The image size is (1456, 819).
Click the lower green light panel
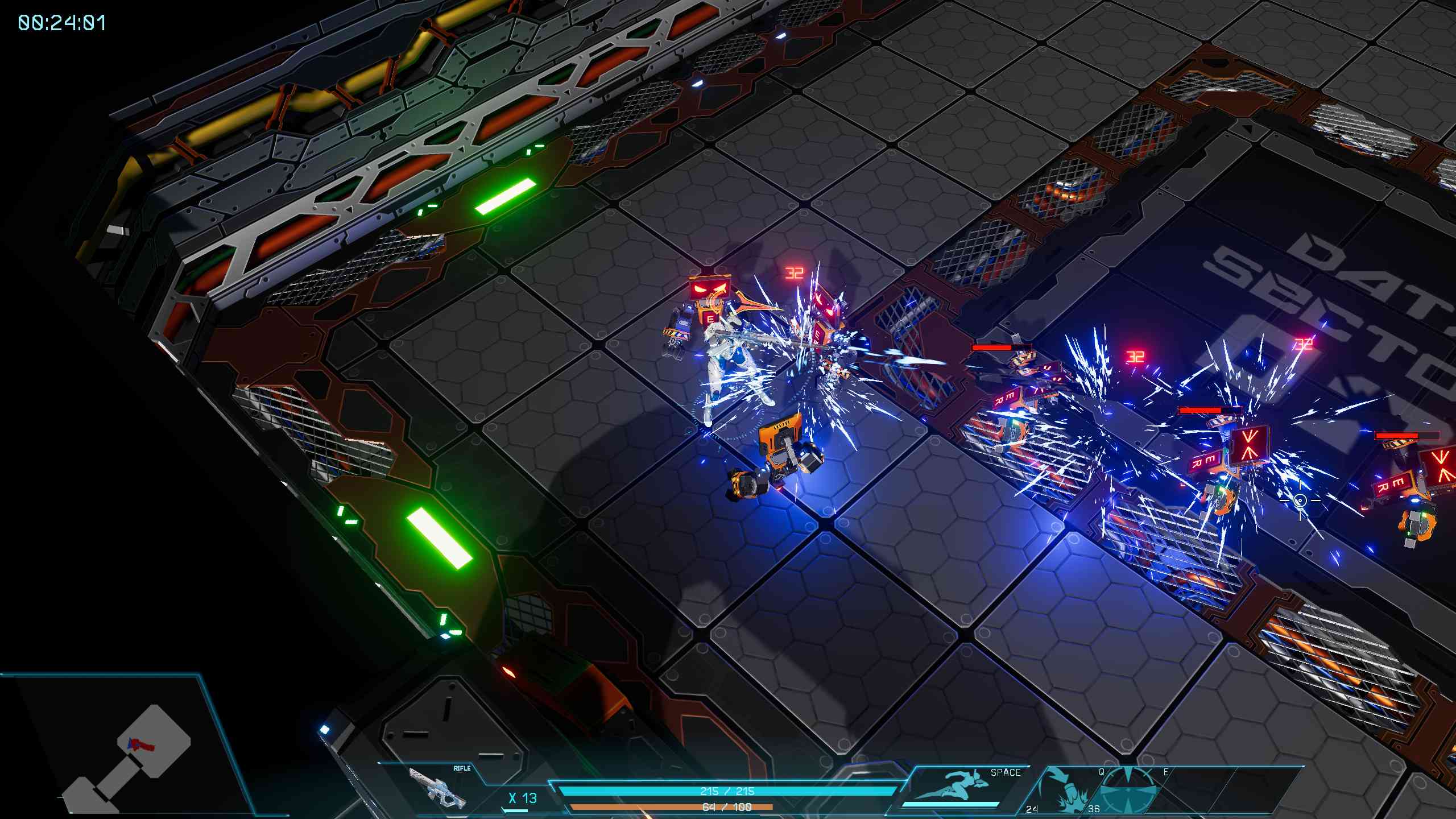click(x=438, y=537)
